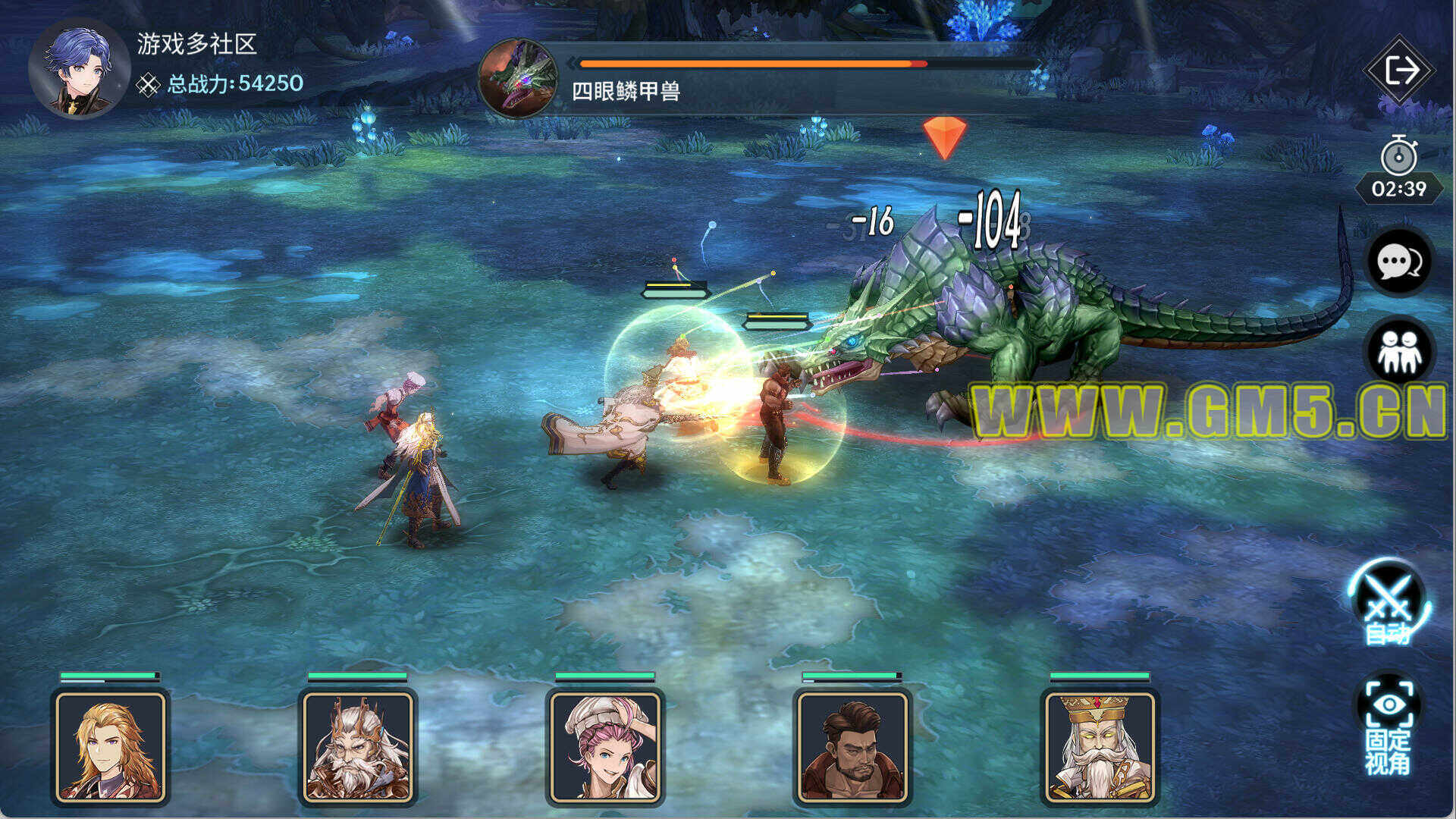Exit the battle via the exit icon

[x=1400, y=71]
